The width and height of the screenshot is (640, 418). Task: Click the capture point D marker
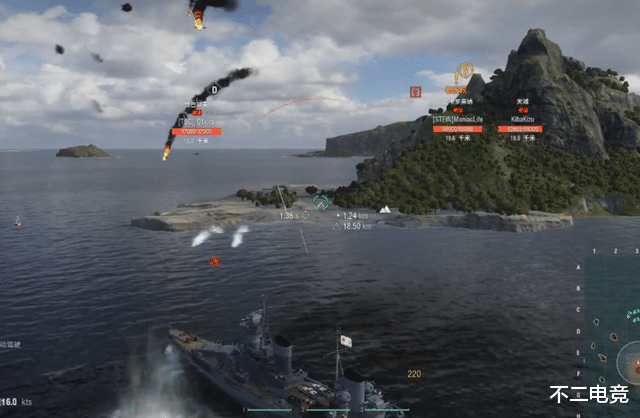pos(213,90)
